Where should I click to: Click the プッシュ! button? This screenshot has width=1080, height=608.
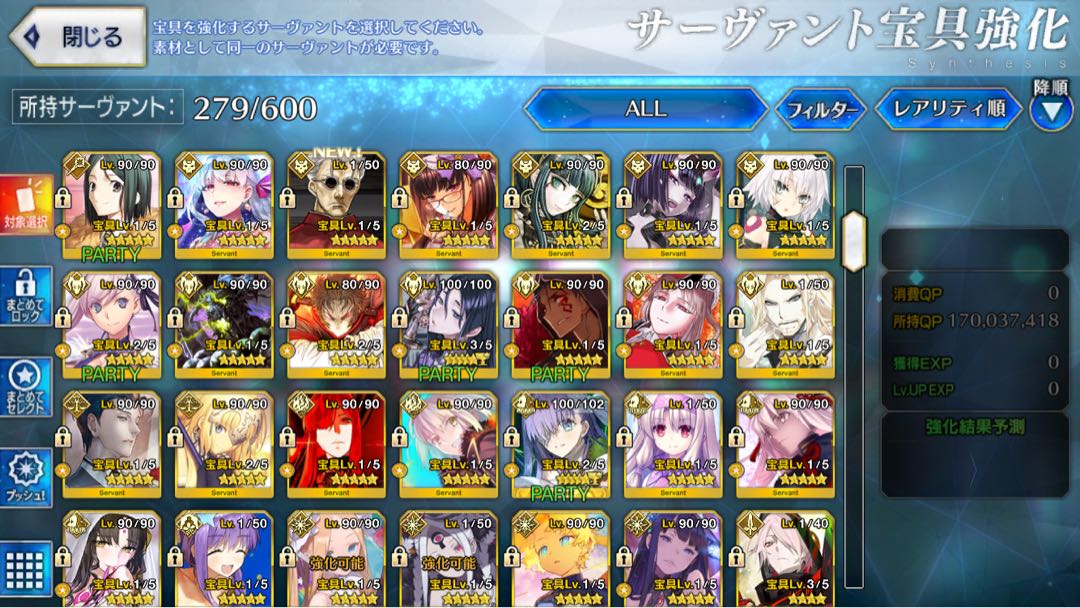click(26, 474)
